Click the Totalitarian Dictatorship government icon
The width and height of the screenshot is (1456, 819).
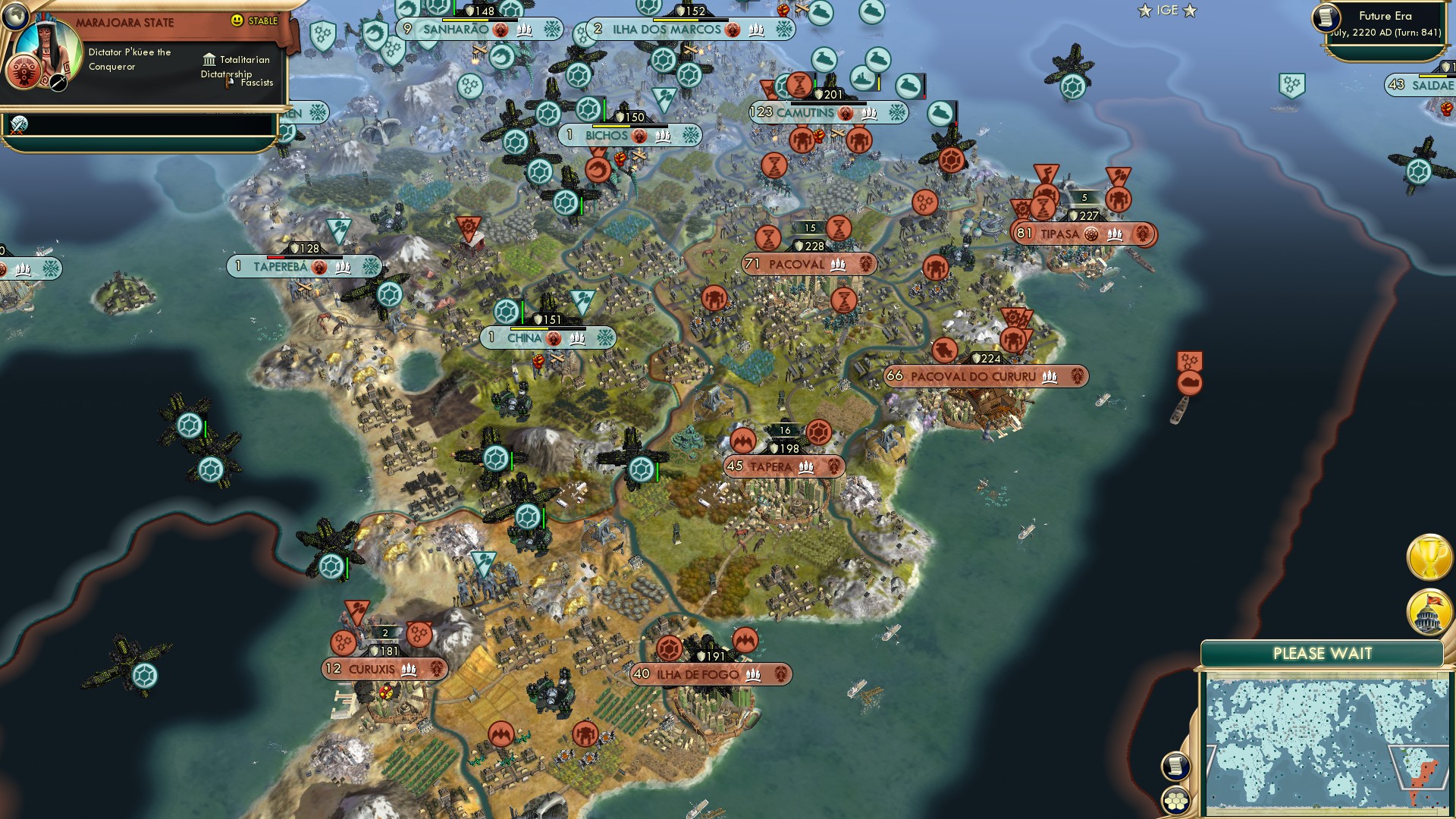(x=208, y=59)
